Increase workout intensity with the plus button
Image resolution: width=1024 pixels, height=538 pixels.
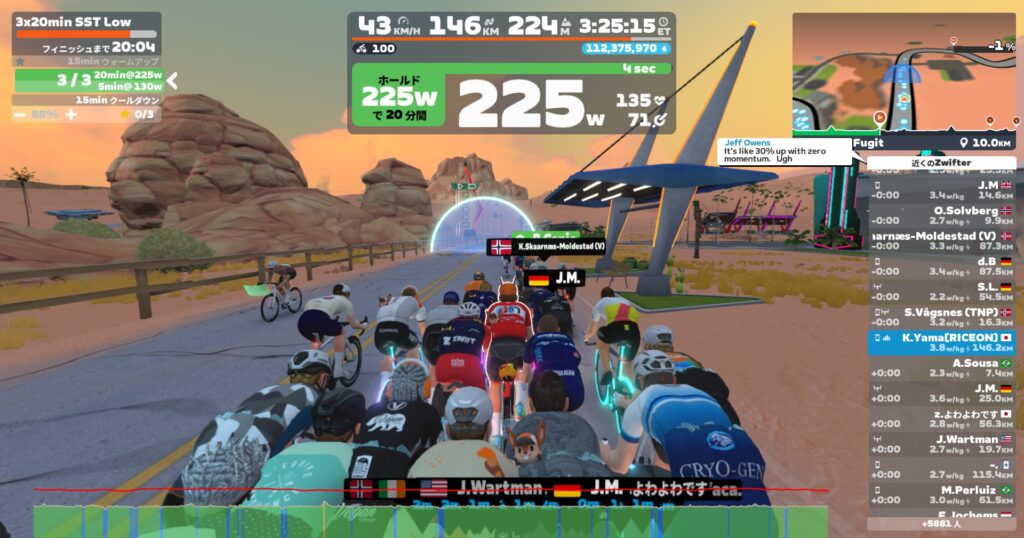point(71,114)
